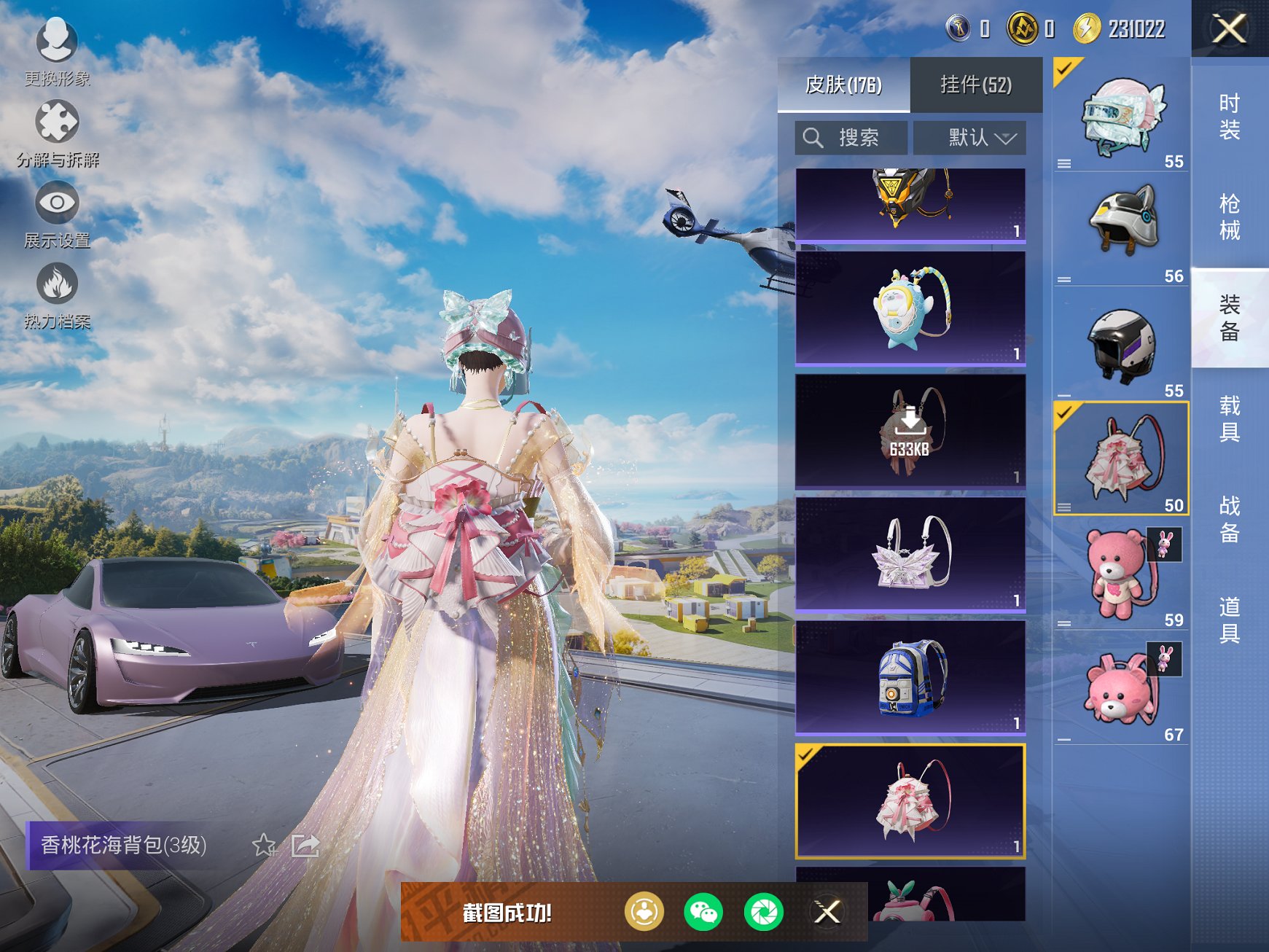Switch to the 皮肤(176) skins tab

point(843,85)
